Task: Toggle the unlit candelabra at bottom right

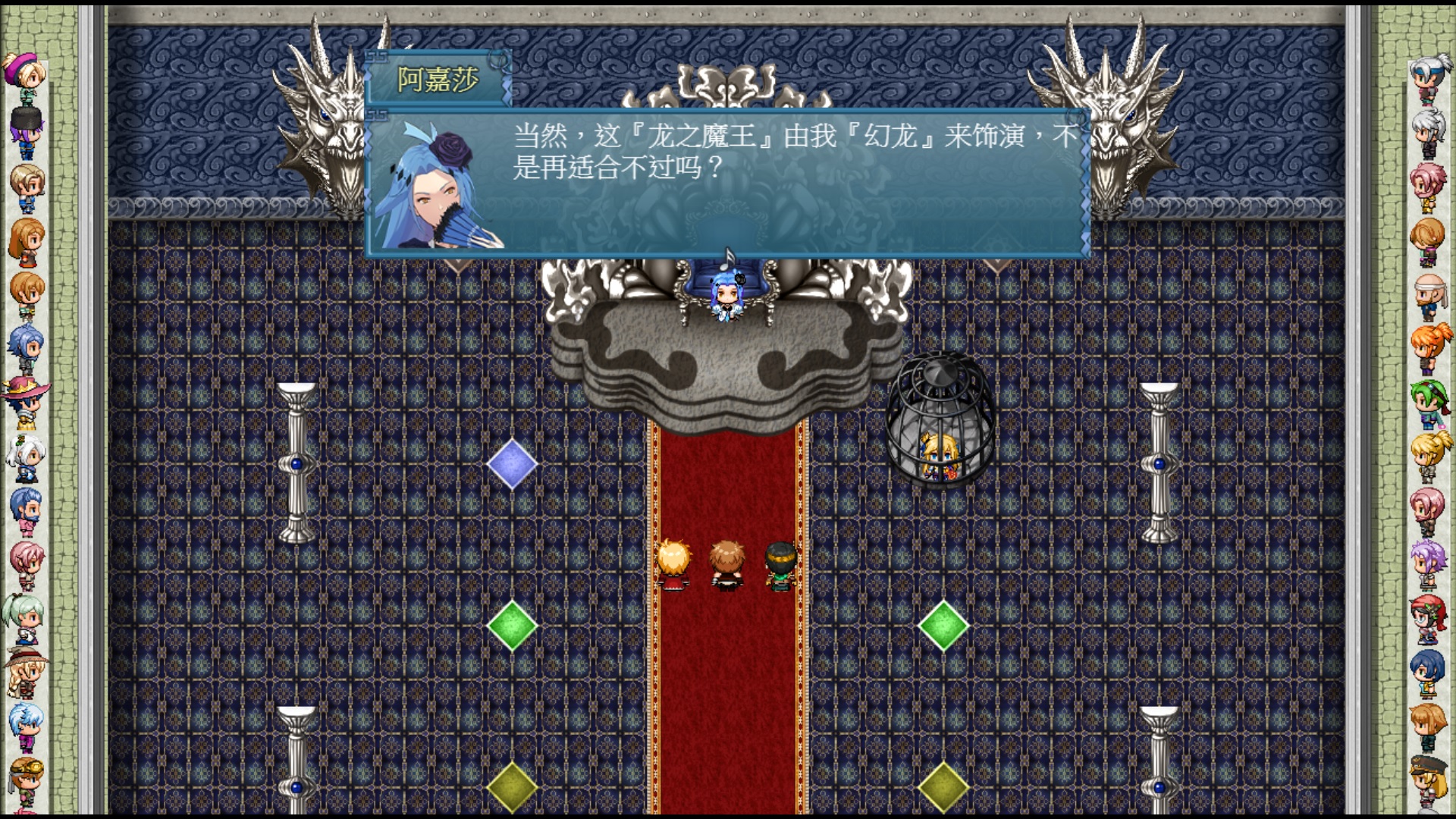Action: point(1159,751)
